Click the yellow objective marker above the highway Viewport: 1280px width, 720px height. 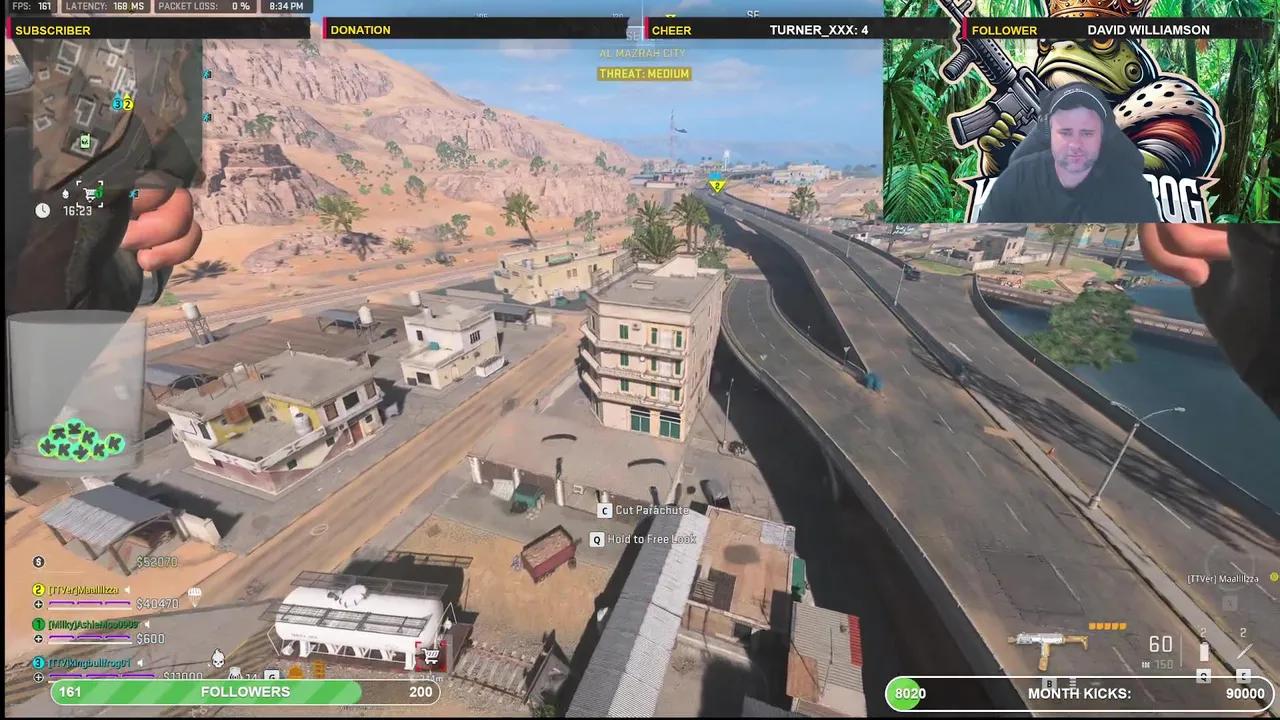click(x=718, y=186)
